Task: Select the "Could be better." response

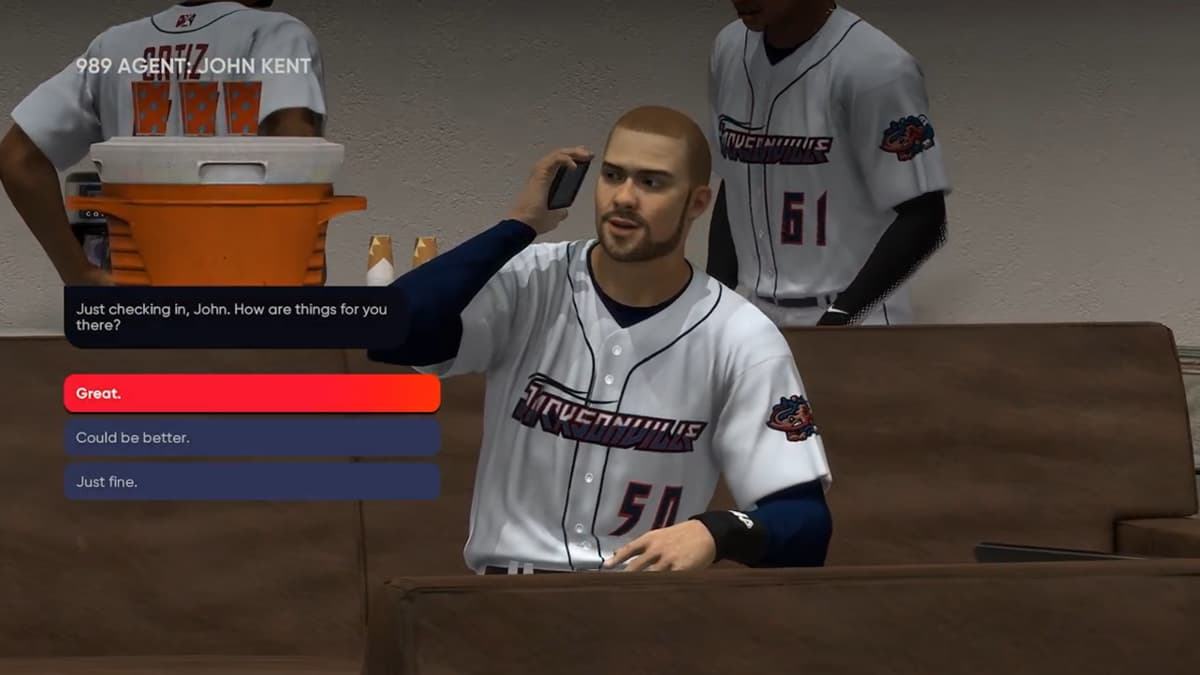Action: pyautogui.click(x=252, y=437)
